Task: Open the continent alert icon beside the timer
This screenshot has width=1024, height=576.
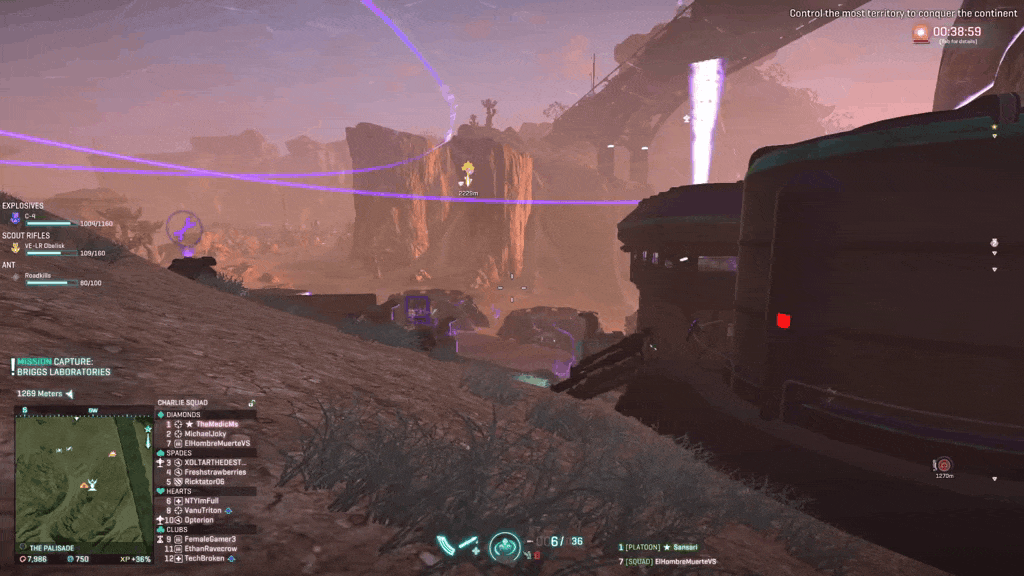Action: (921, 33)
